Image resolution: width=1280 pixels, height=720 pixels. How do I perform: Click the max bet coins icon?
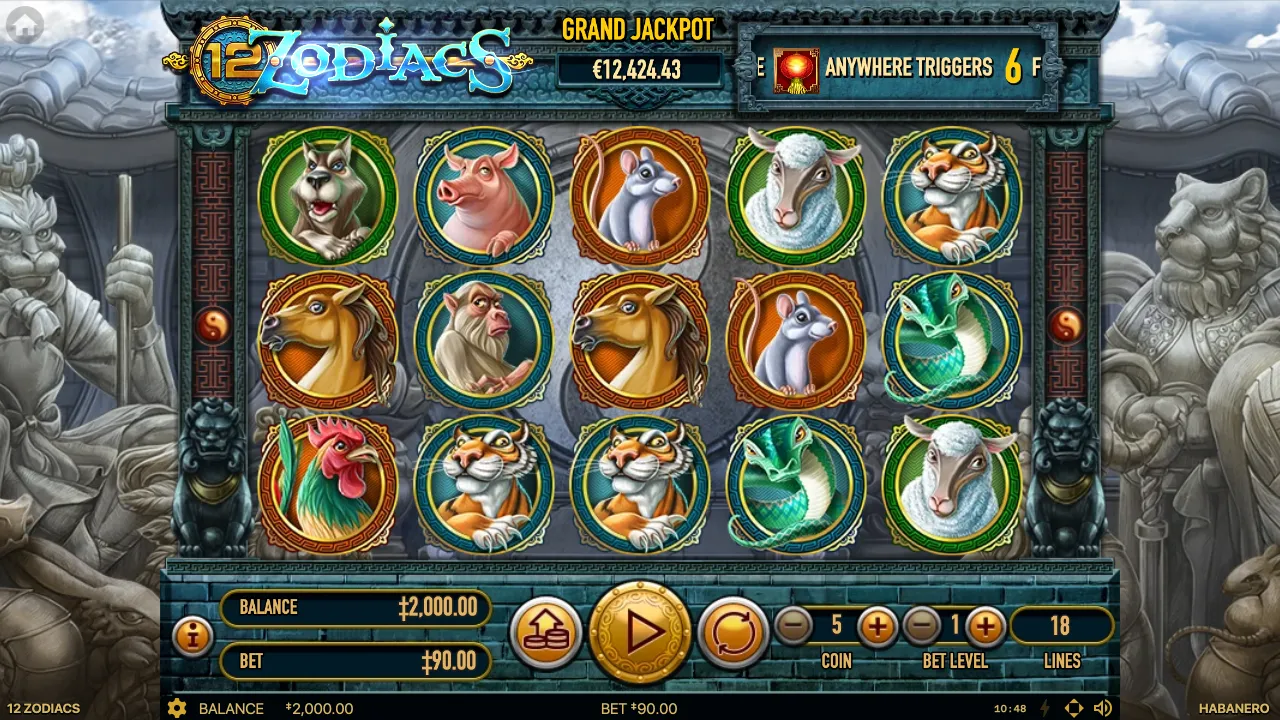546,630
